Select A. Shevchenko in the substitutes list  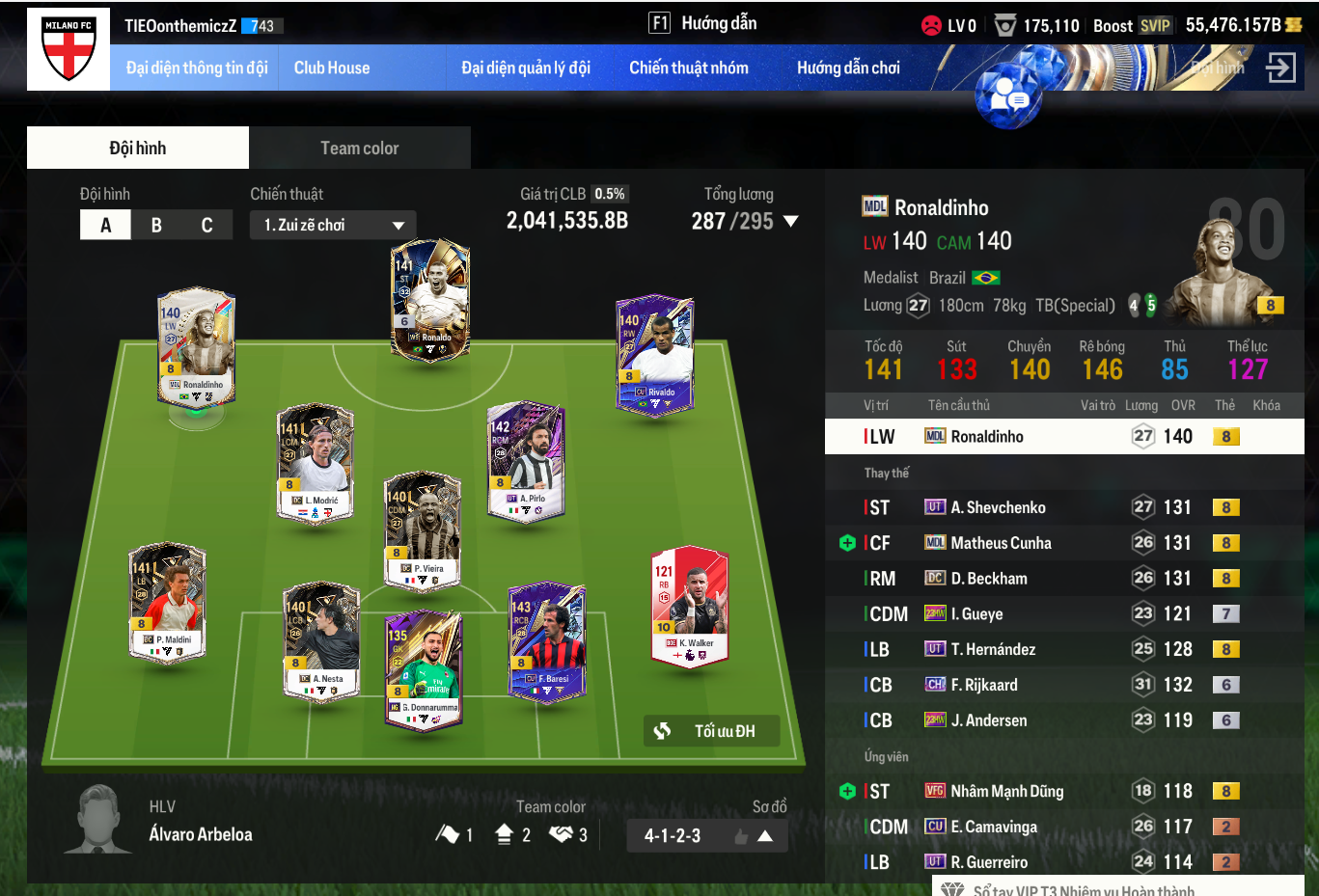[998, 507]
